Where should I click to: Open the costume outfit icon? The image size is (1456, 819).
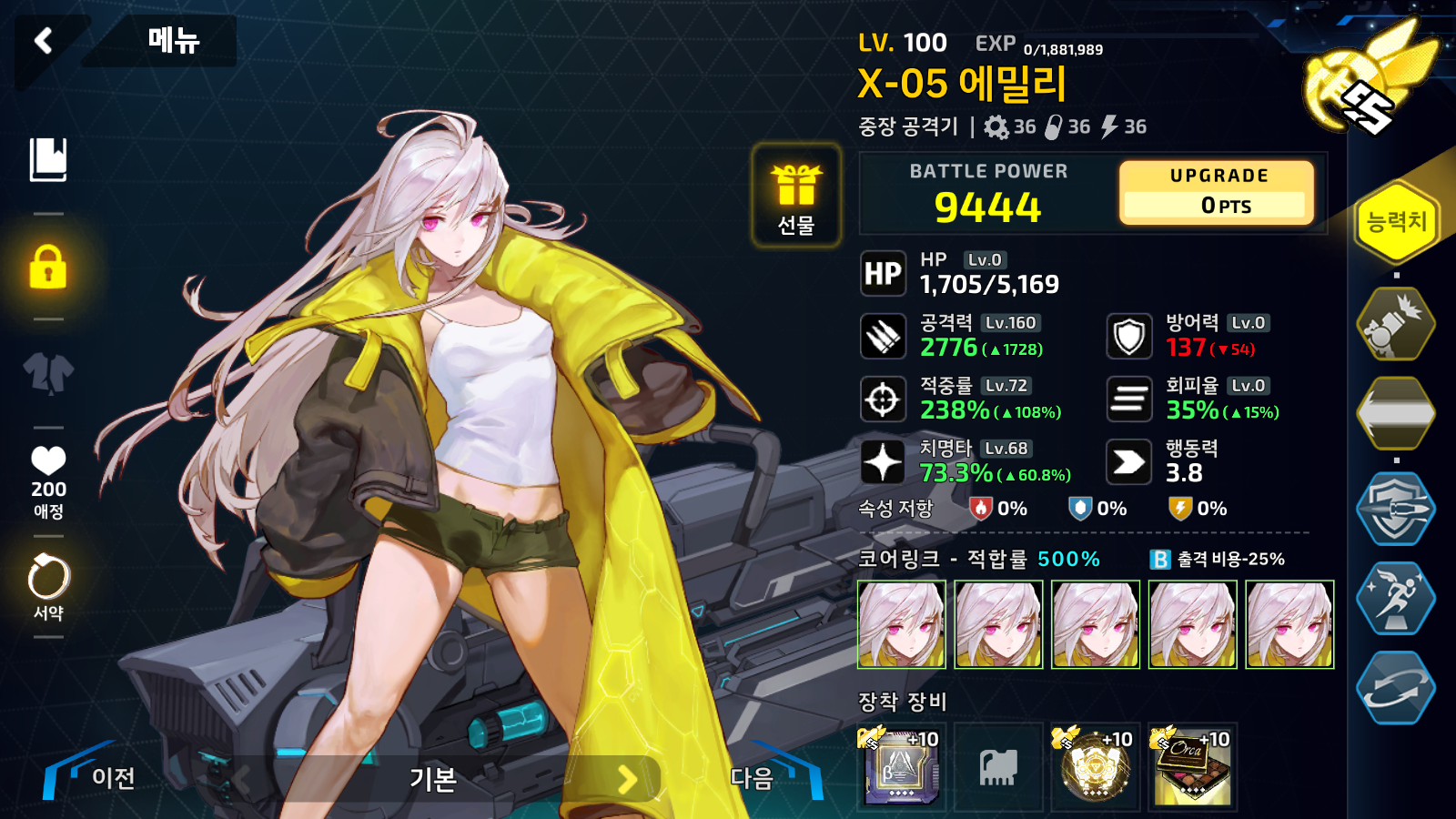(48, 372)
